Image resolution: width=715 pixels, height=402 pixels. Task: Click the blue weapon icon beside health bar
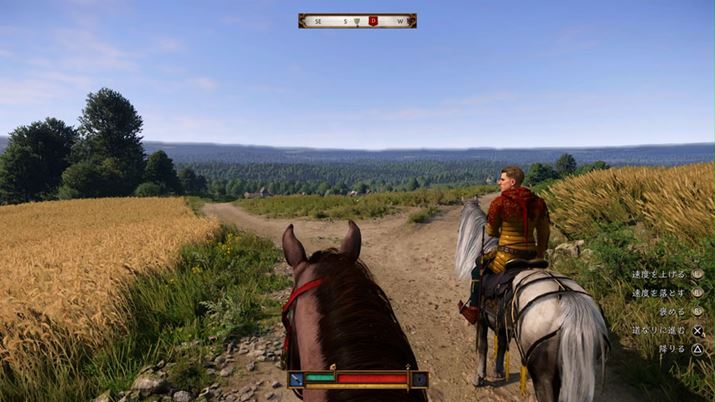tap(296, 379)
